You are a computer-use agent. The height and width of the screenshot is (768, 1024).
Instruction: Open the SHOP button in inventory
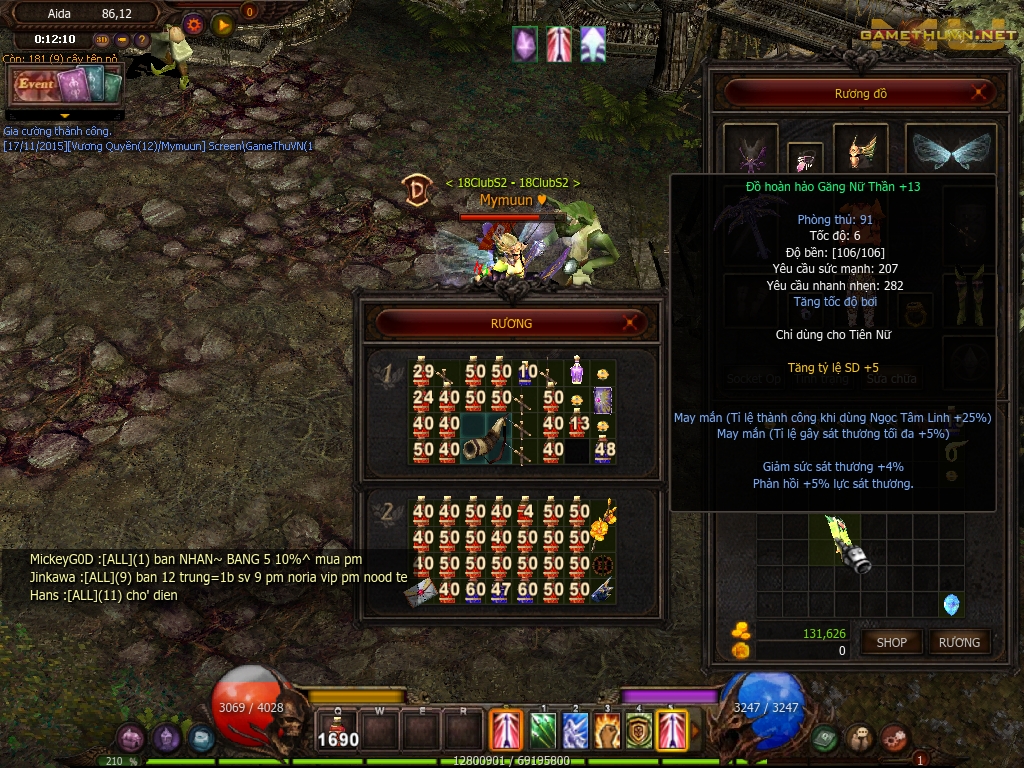point(891,642)
